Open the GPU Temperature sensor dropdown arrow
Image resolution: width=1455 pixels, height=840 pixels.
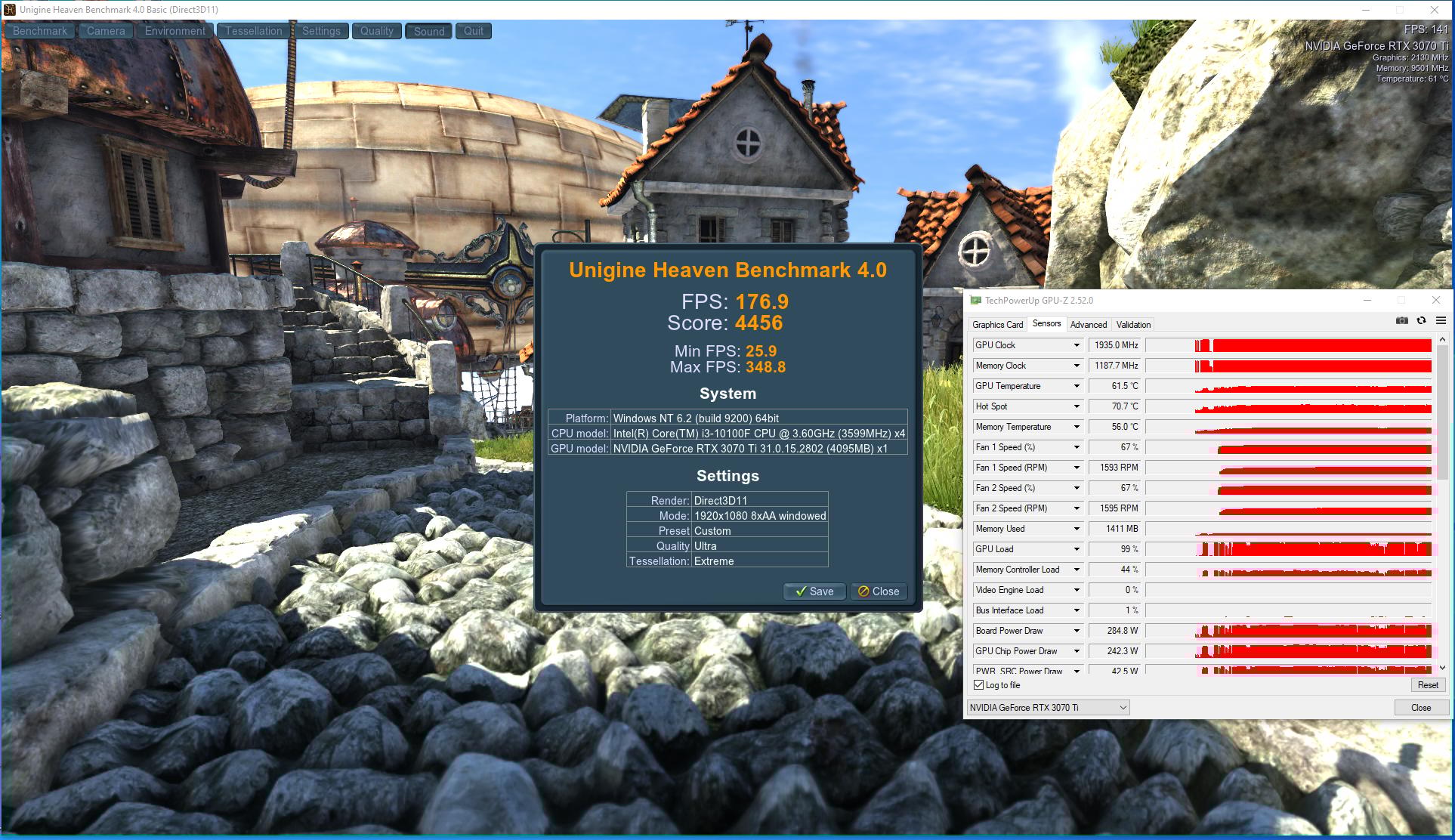tap(1077, 386)
